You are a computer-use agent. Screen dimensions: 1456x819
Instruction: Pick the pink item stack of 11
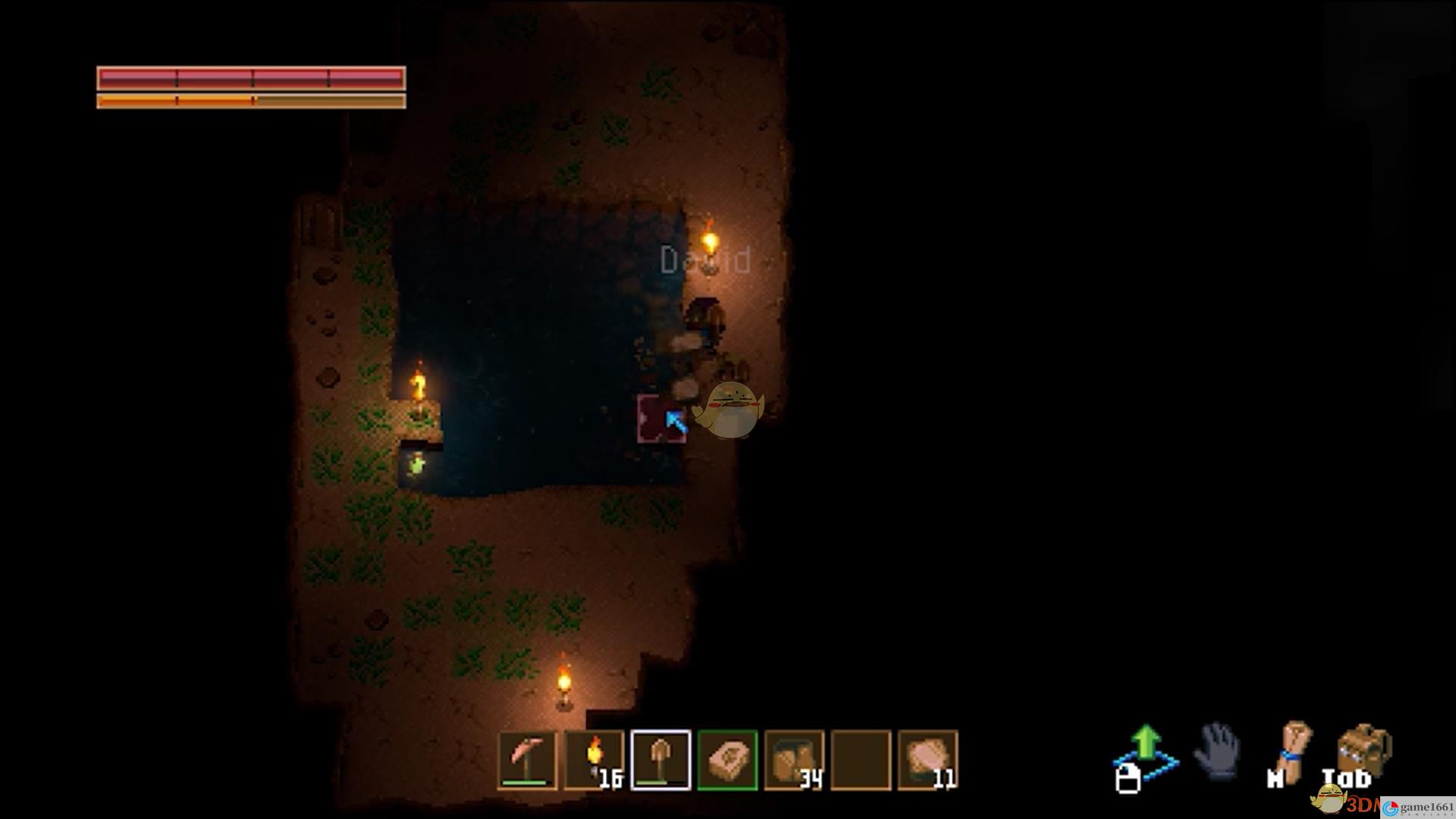tap(927, 761)
